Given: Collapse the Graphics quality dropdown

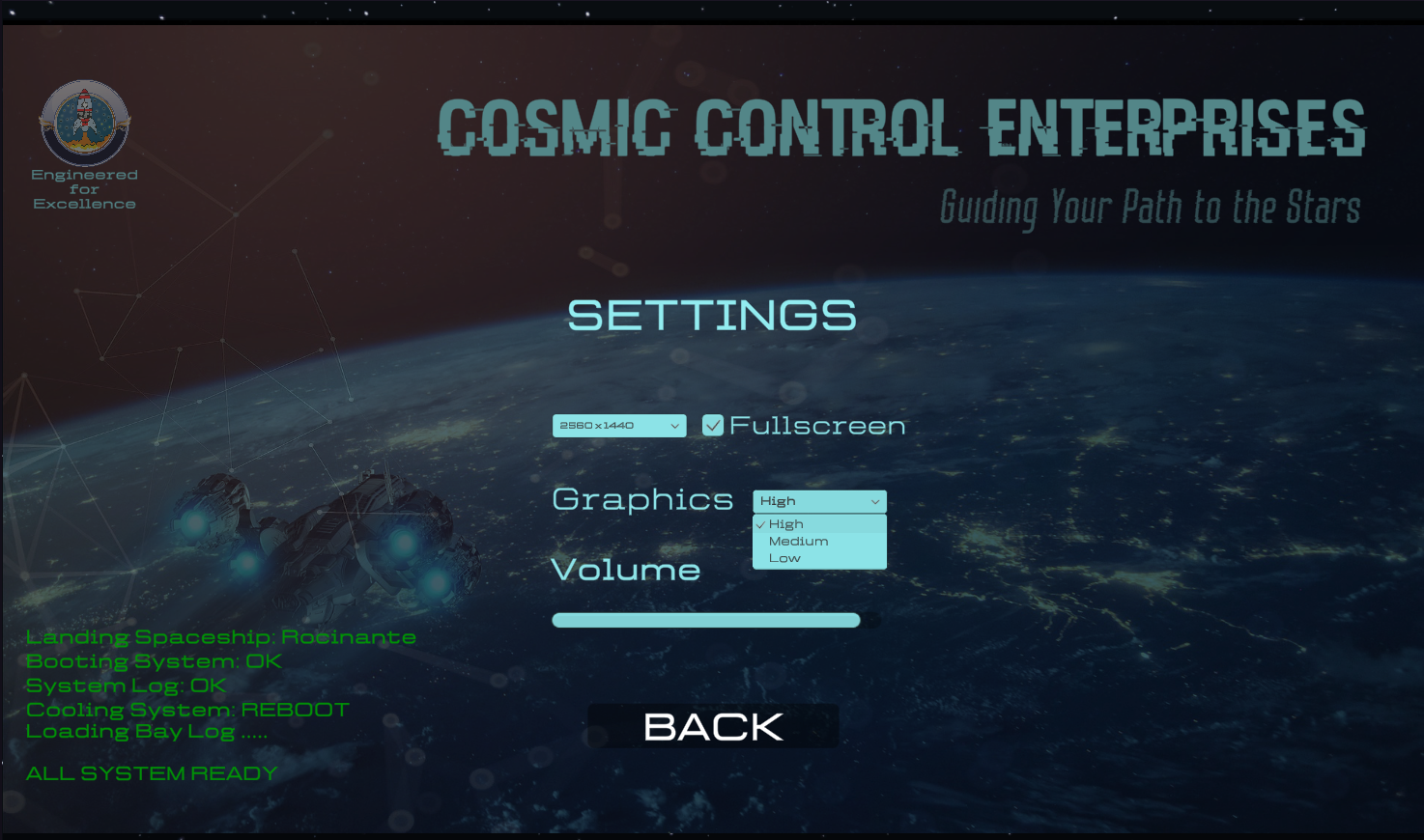Looking at the screenshot, I should (x=819, y=501).
